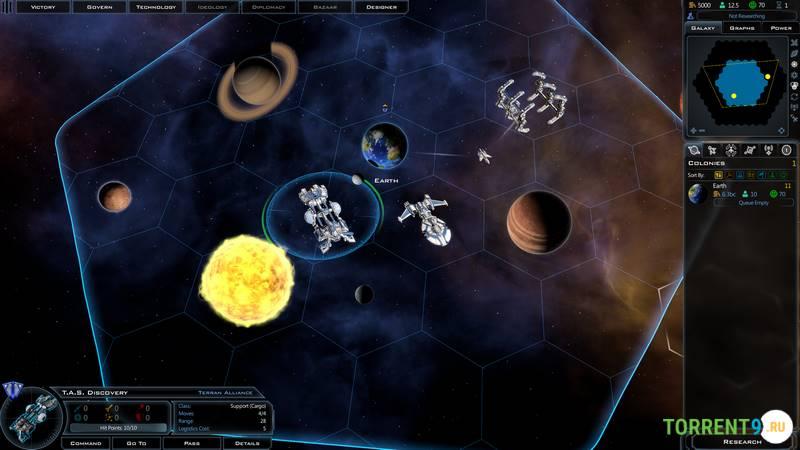The height and width of the screenshot is (450, 800).
Task: Choose the Go To order
Action: pos(136,442)
